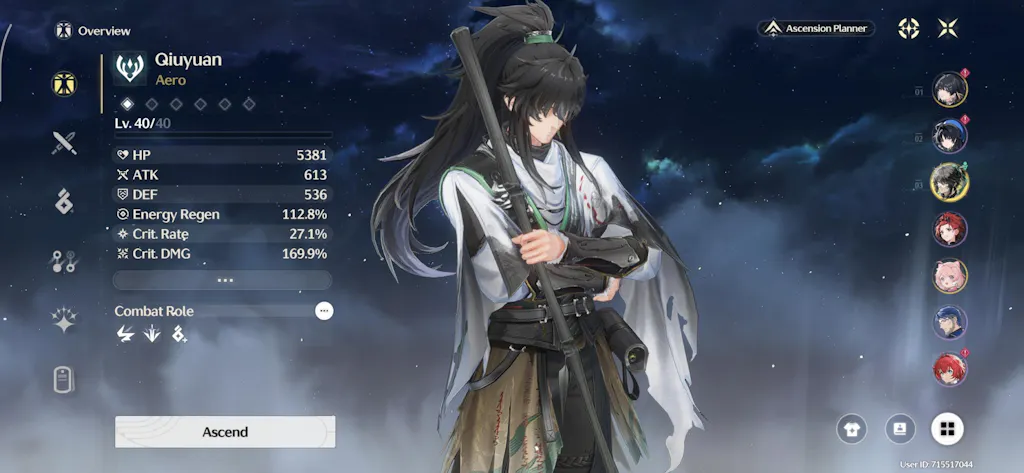Show Combat Role details

pos(323,311)
